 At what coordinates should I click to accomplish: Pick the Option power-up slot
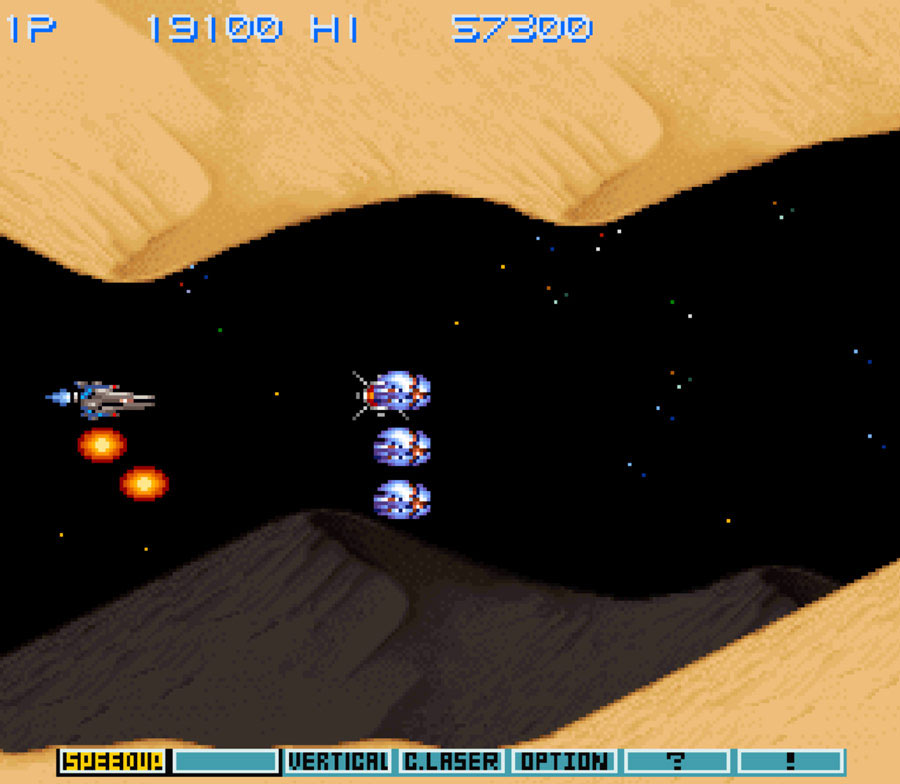pyautogui.click(x=564, y=761)
